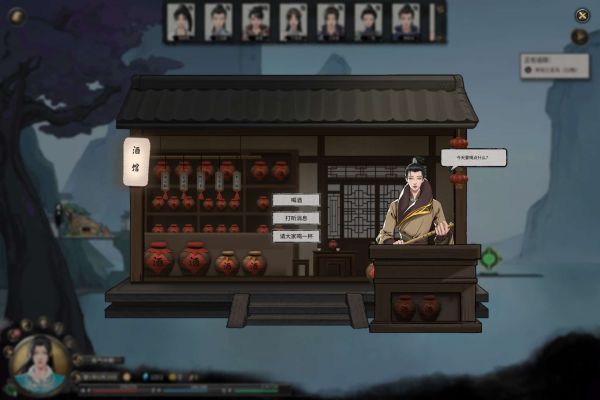This screenshot has height=400, width=600.
Task: Select the first character portrait in the top bar
Action: [x=181, y=21]
